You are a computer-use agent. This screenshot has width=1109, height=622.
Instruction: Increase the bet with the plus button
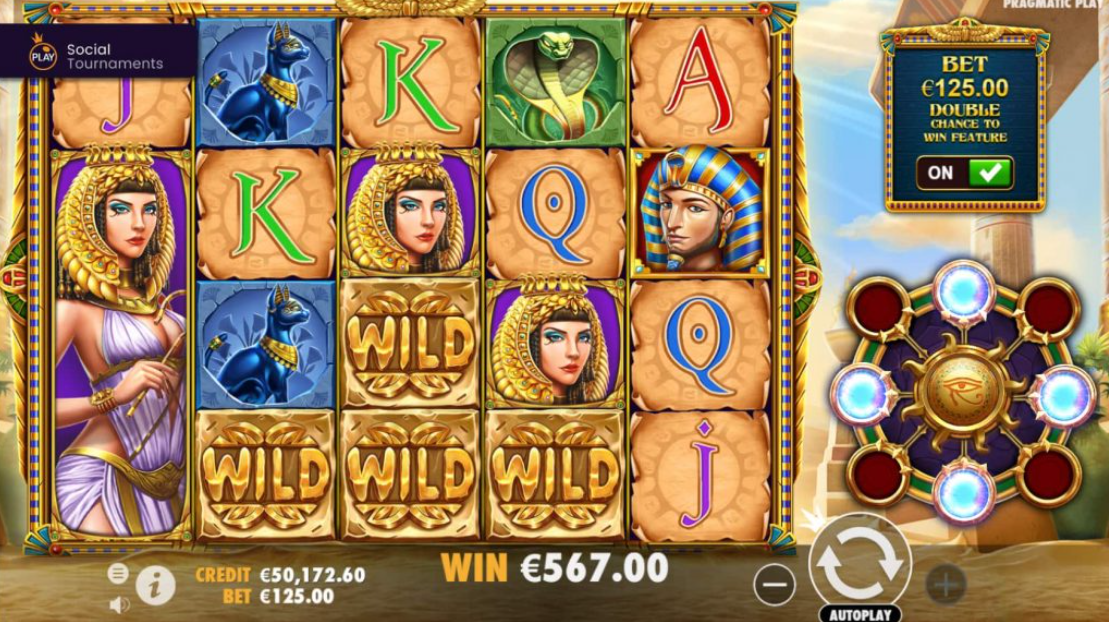click(x=945, y=583)
